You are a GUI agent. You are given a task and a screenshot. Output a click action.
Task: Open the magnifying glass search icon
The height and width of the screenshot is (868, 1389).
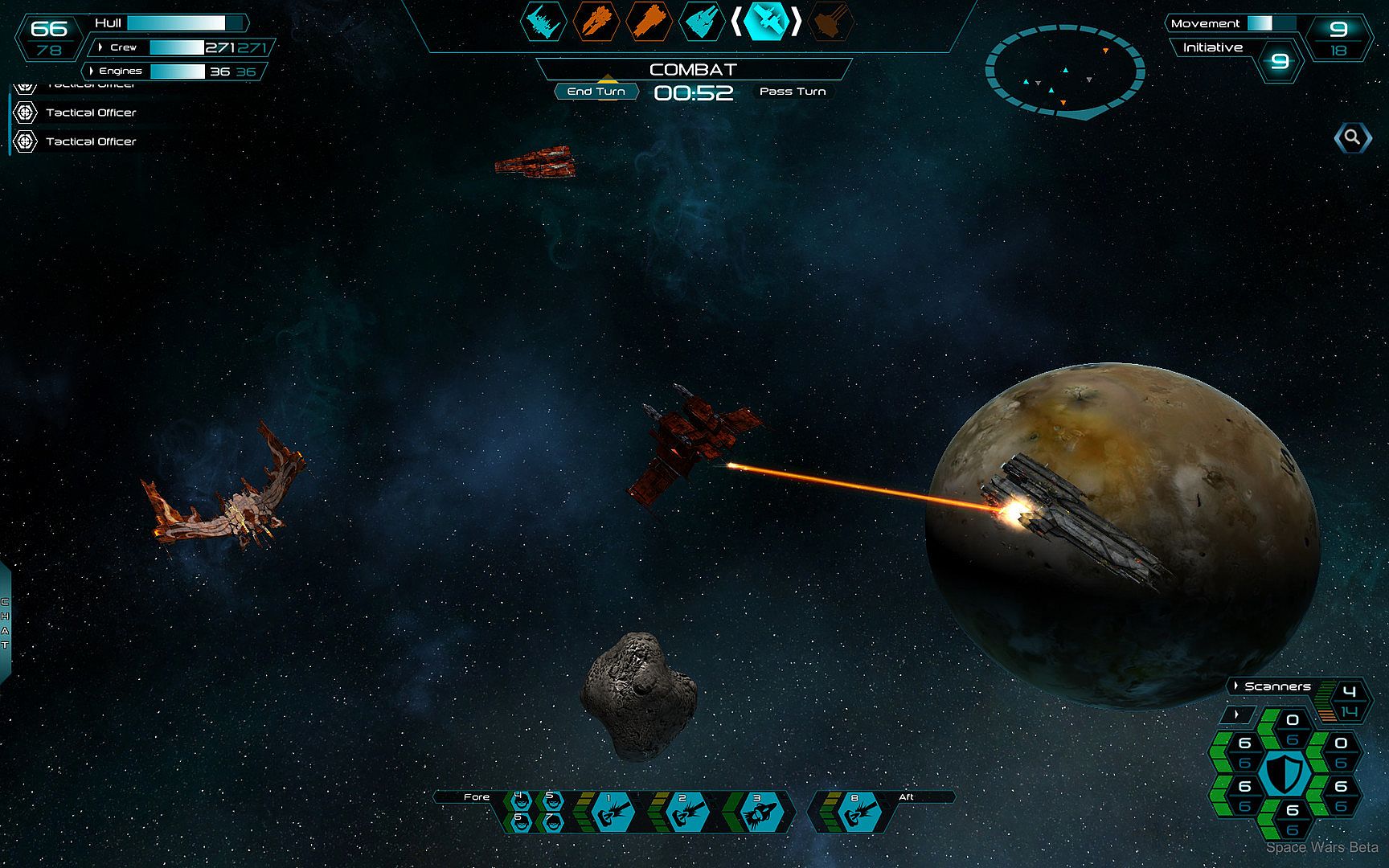pyautogui.click(x=1352, y=137)
